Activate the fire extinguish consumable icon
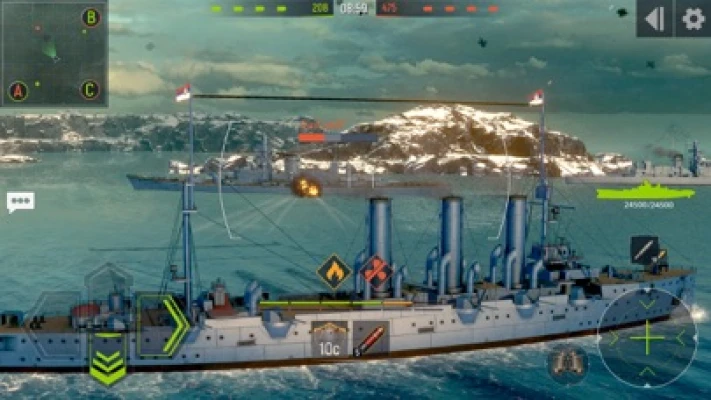Screen dimensions: 711x400 [x=333, y=270]
